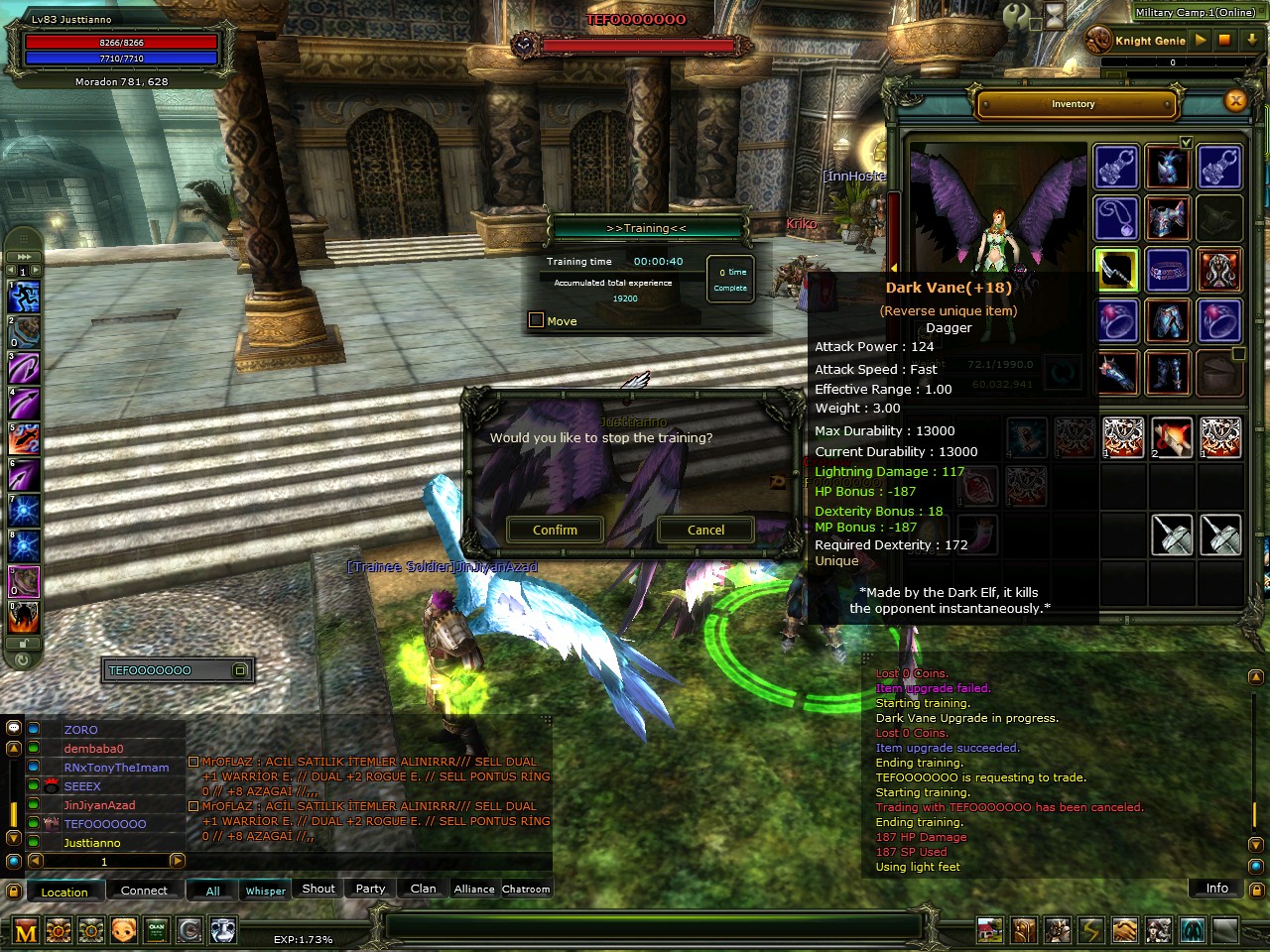Open the M menu icon
Screen dimensions: 1270x952
(x=26, y=930)
